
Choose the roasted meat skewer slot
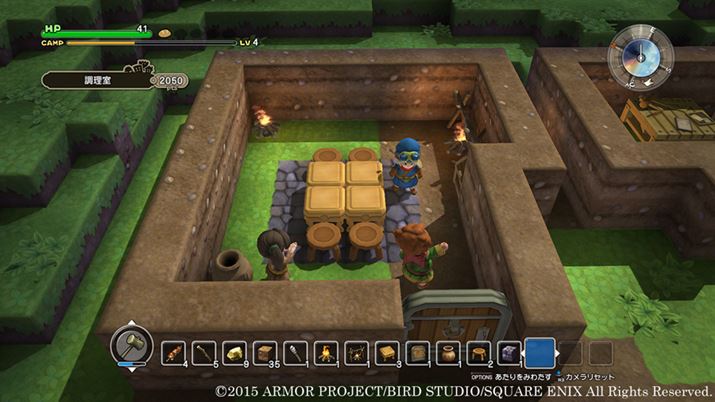173,352
